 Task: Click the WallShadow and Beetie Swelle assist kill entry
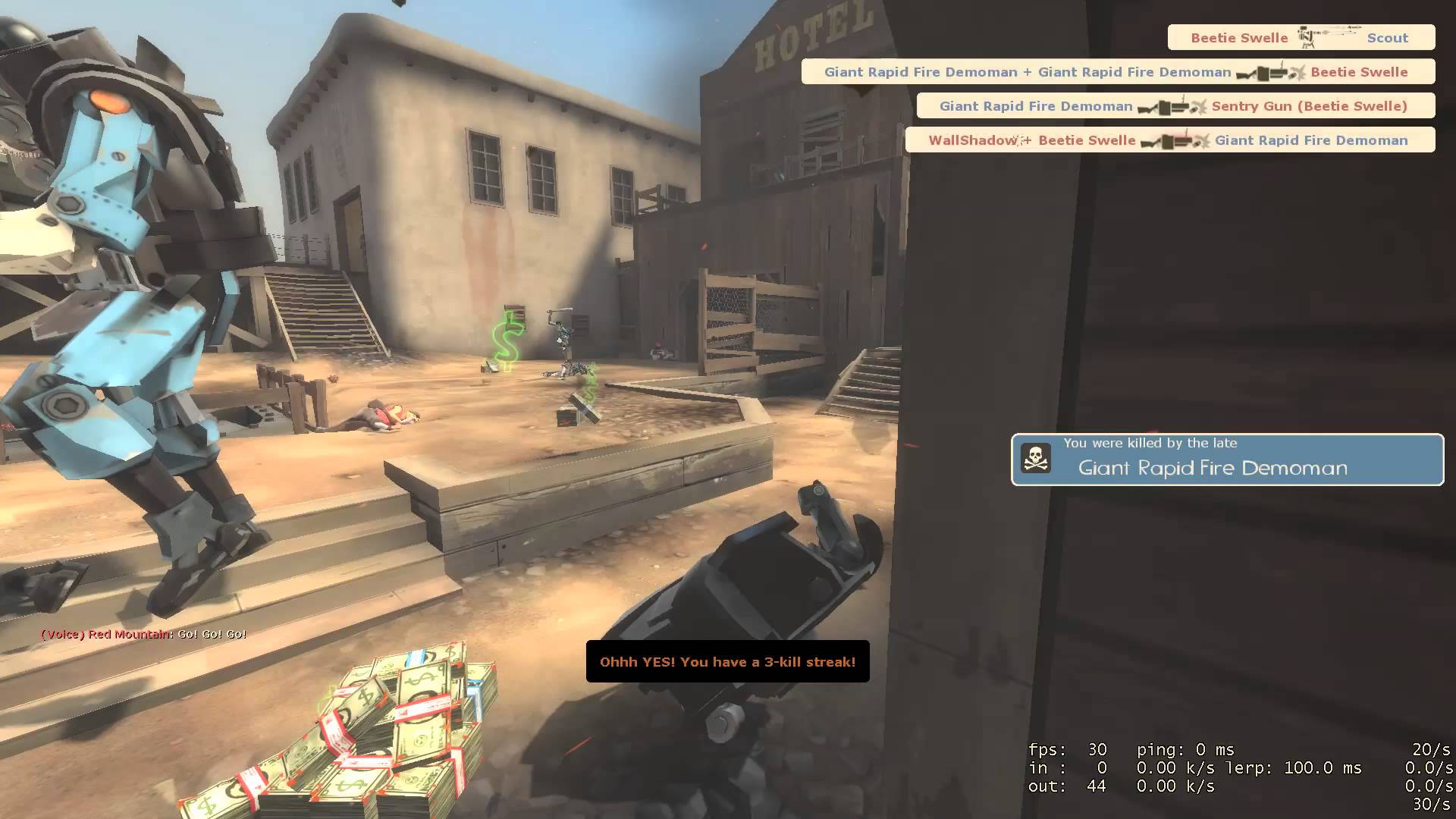1169,140
